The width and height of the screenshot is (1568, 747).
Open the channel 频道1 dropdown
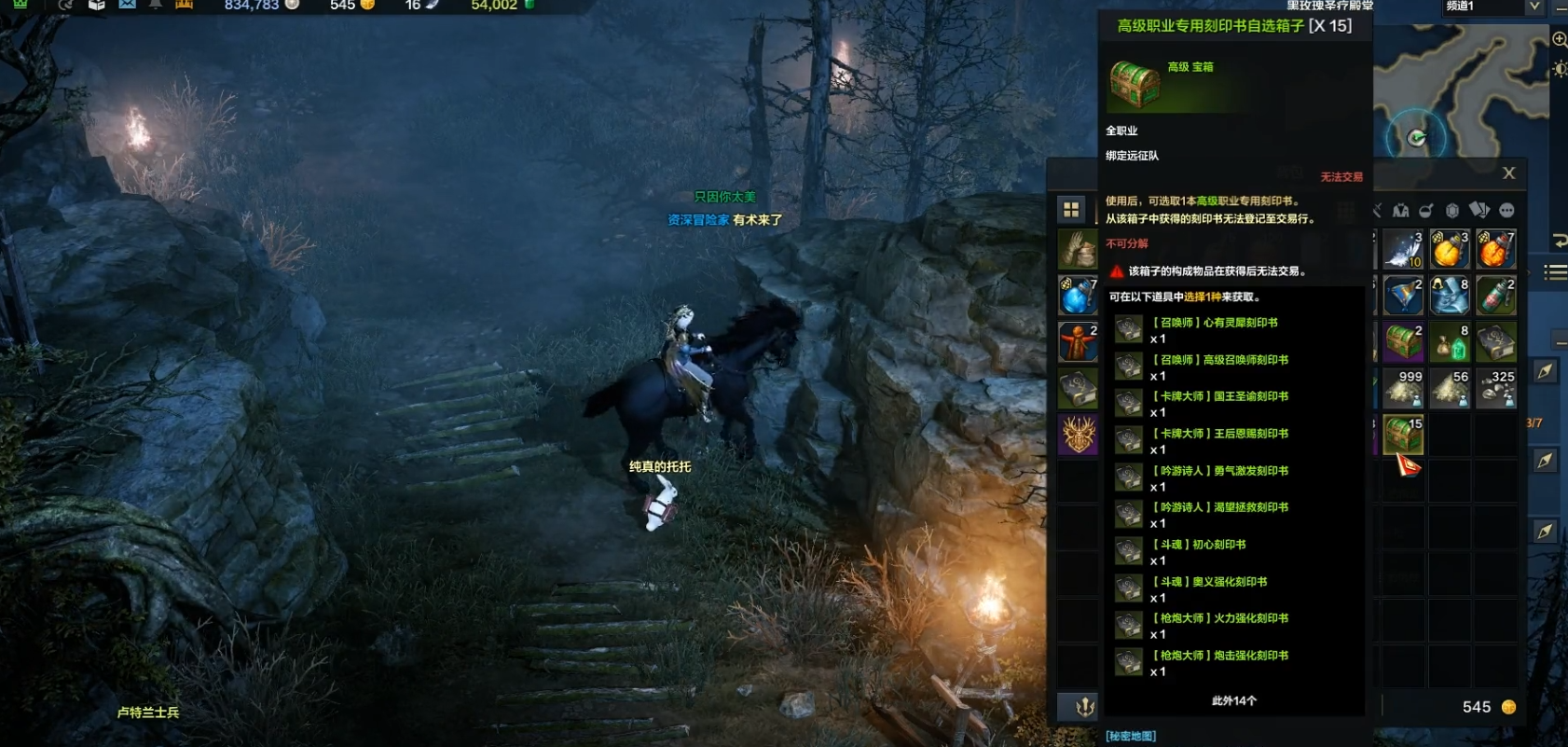coord(1534,7)
